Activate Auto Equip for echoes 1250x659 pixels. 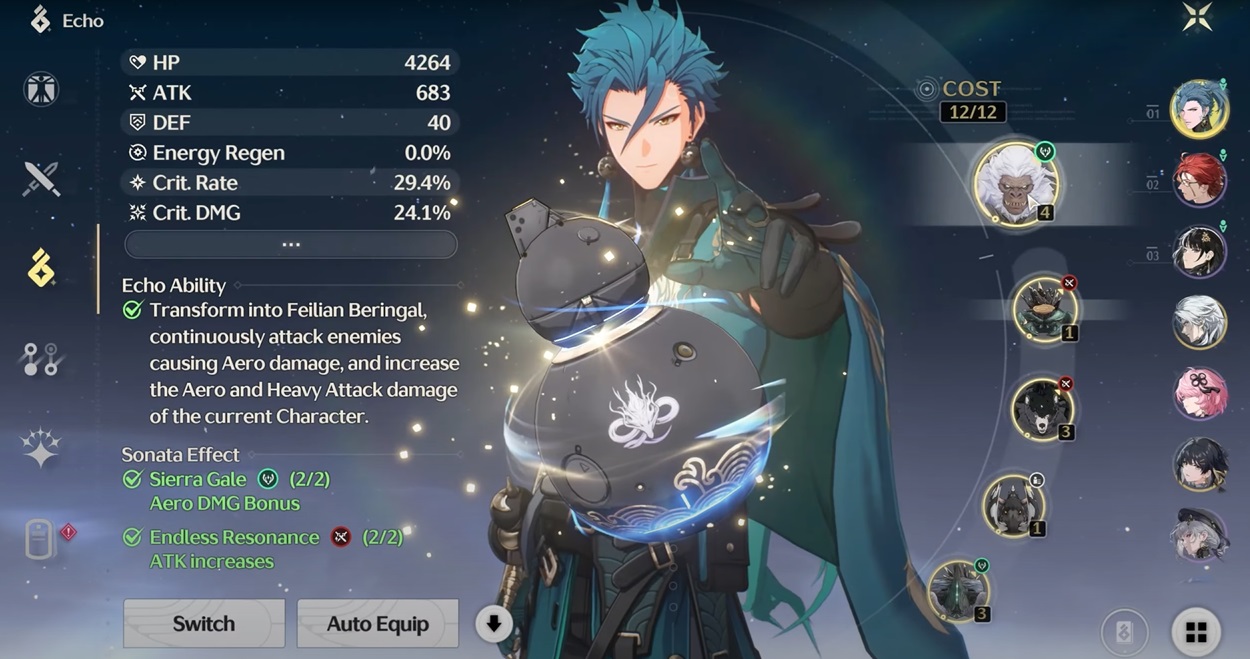[x=377, y=624]
